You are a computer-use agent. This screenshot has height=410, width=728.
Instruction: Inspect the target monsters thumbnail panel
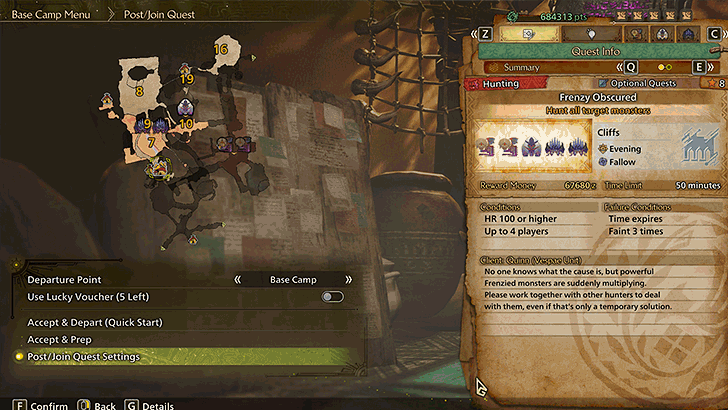(x=535, y=149)
